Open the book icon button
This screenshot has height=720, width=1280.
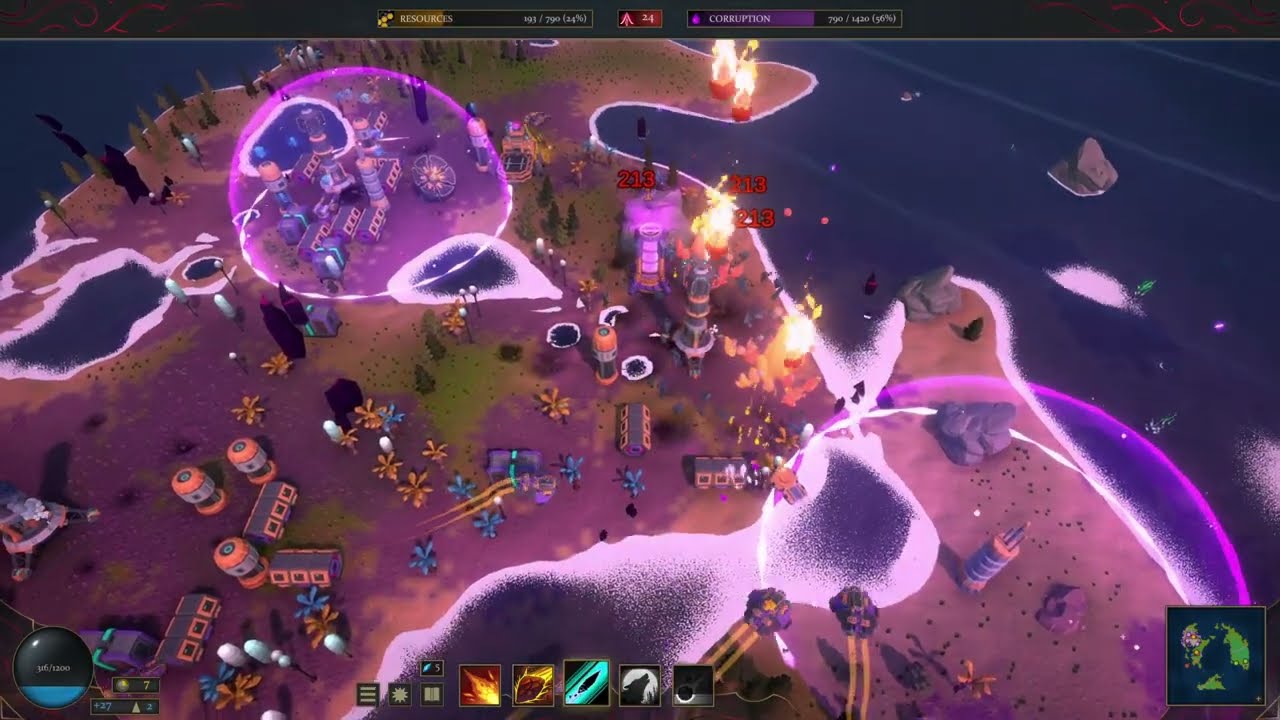(432, 694)
